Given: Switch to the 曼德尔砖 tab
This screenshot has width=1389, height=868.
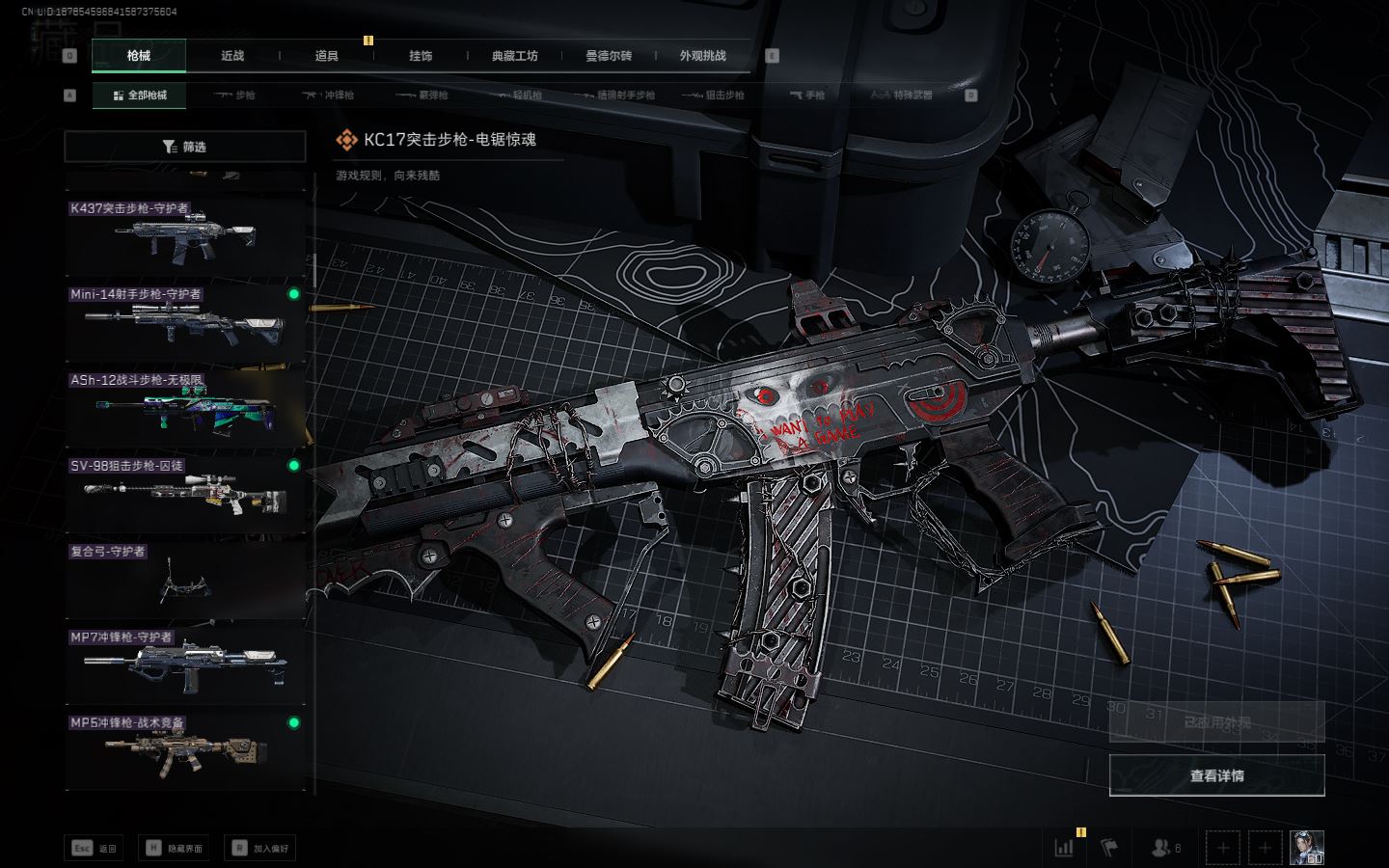Looking at the screenshot, I should point(609,56).
